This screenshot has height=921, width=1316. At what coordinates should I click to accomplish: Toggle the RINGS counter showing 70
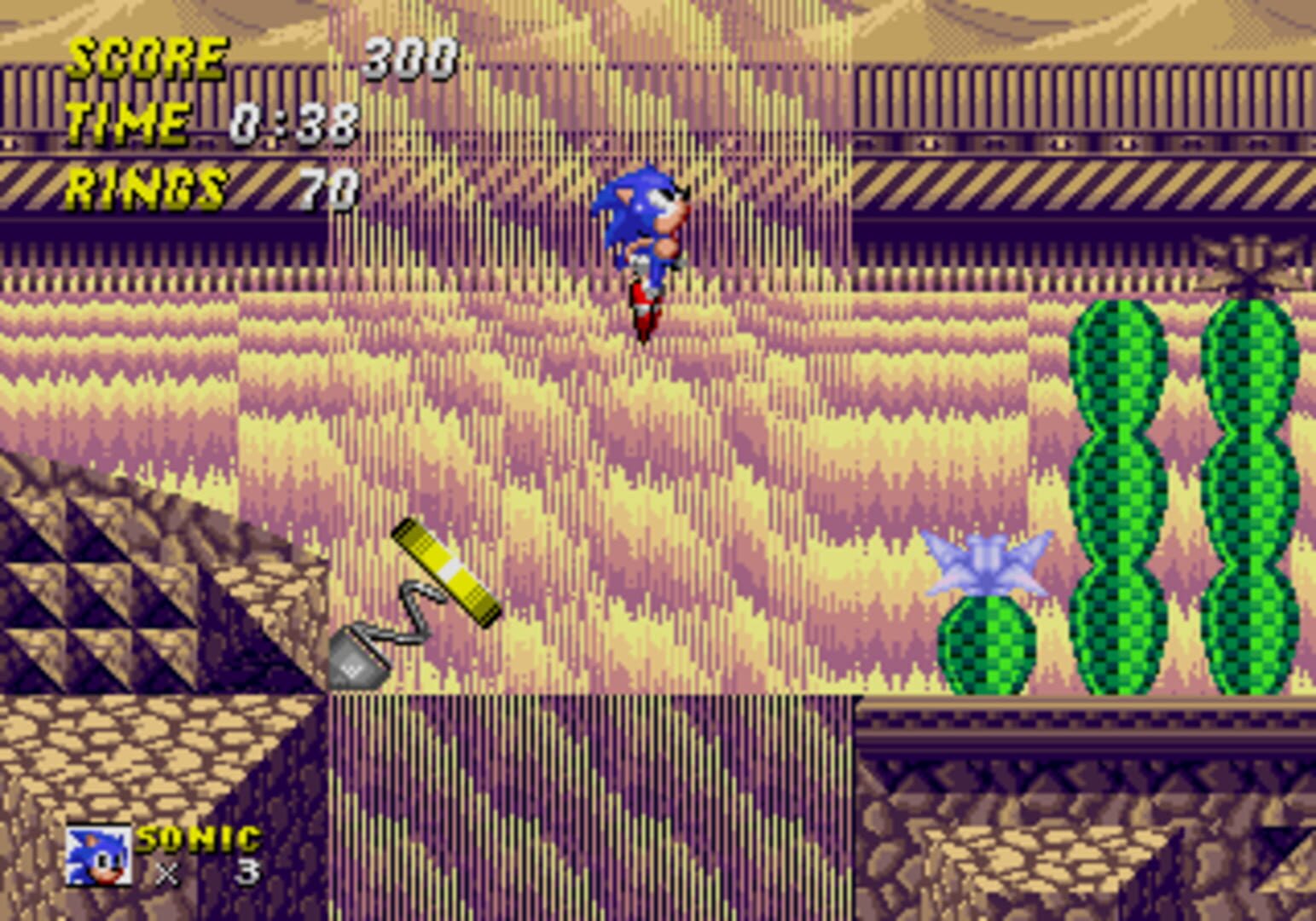pos(145,182)
